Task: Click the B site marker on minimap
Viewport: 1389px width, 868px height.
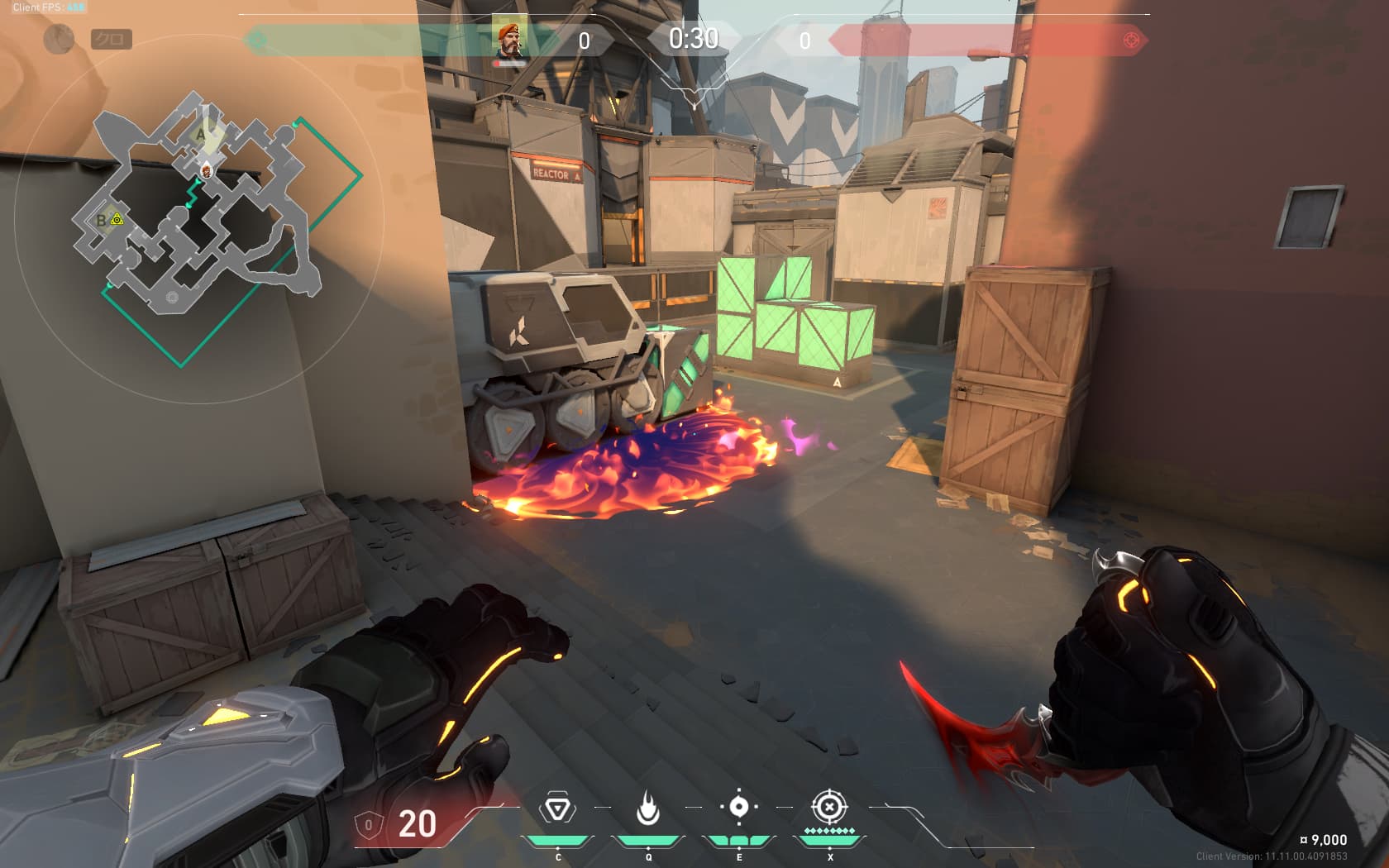Action: click(102, 220)
